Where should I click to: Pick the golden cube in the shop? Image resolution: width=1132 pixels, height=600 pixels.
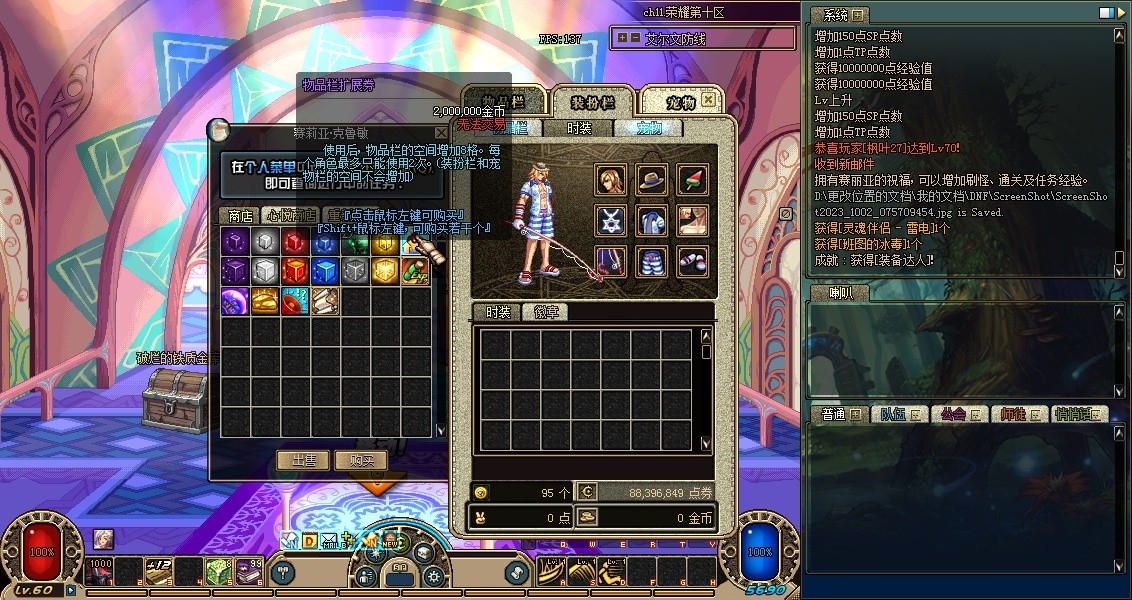pos(386,271)
